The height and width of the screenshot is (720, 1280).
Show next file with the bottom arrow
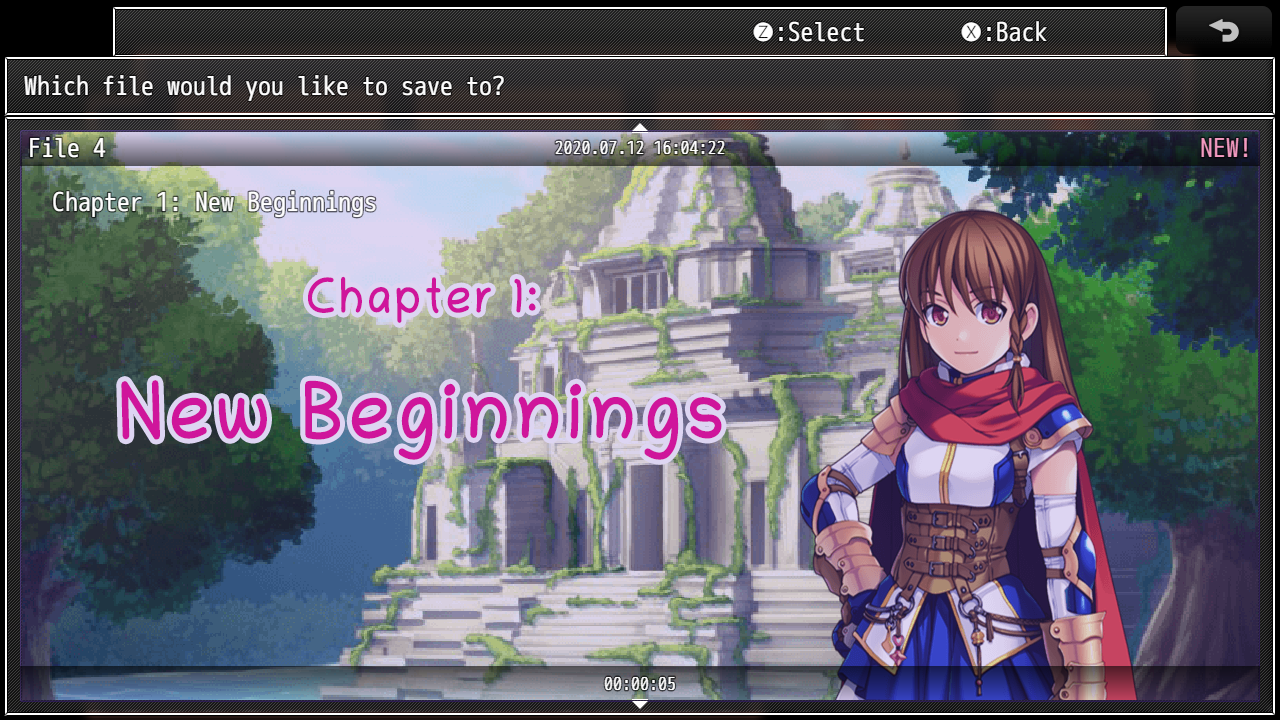[640, 705]
